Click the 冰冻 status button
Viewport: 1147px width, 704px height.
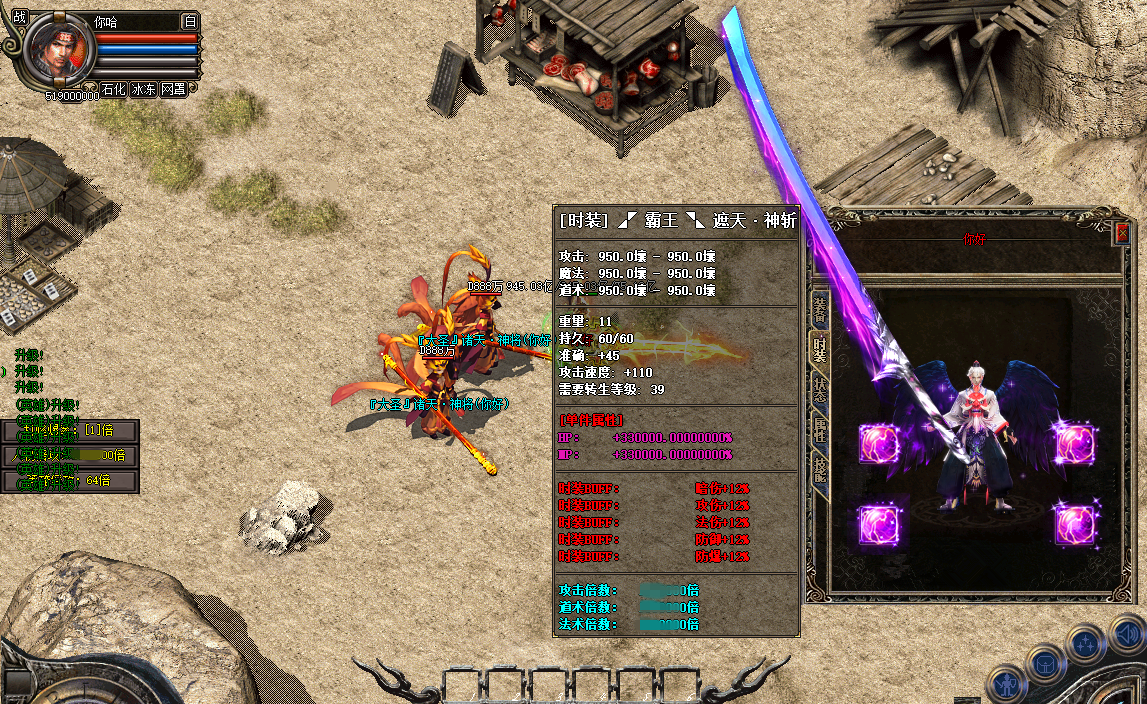coord(143,89)
